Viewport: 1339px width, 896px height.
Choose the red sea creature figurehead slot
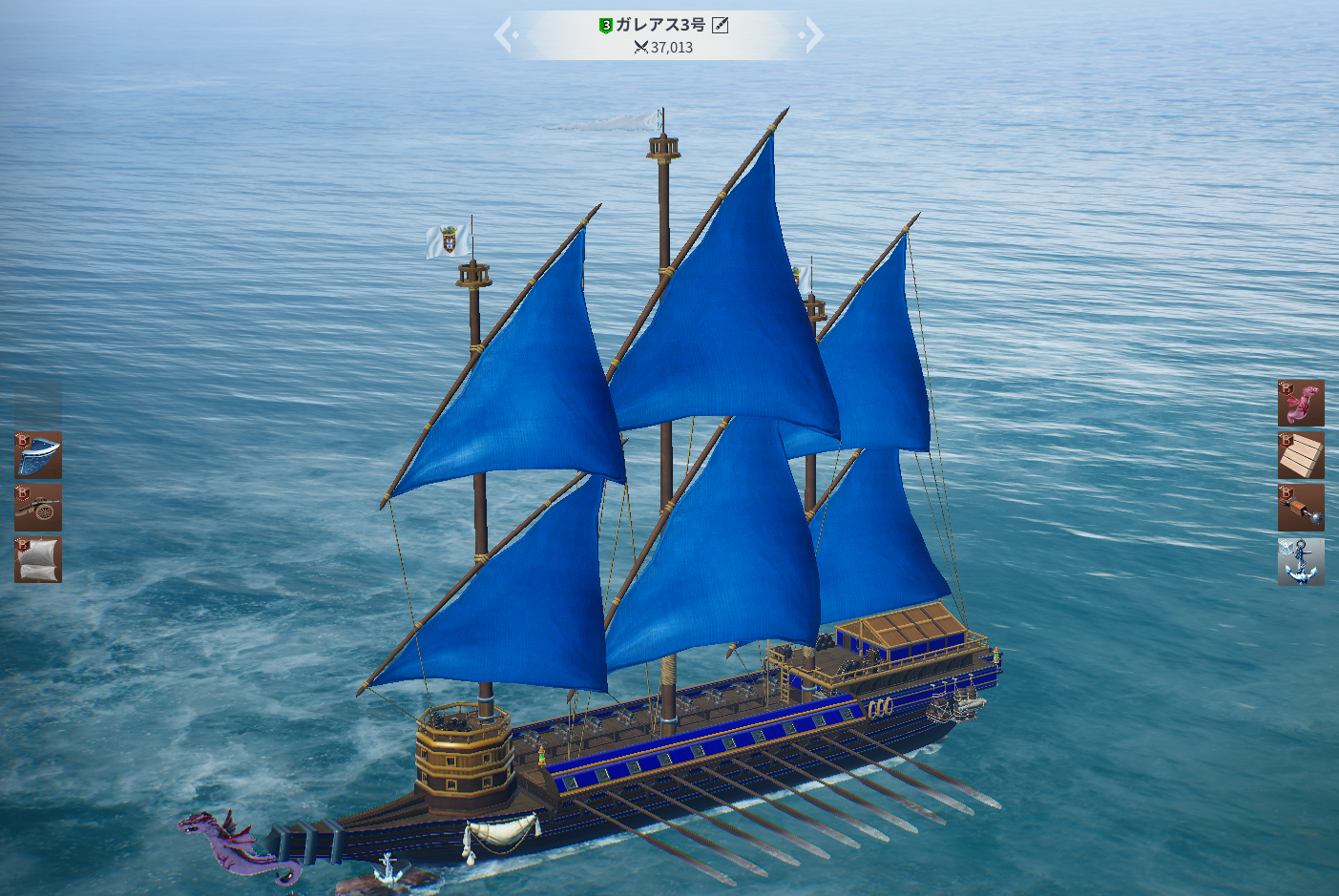pos(1301,403)
